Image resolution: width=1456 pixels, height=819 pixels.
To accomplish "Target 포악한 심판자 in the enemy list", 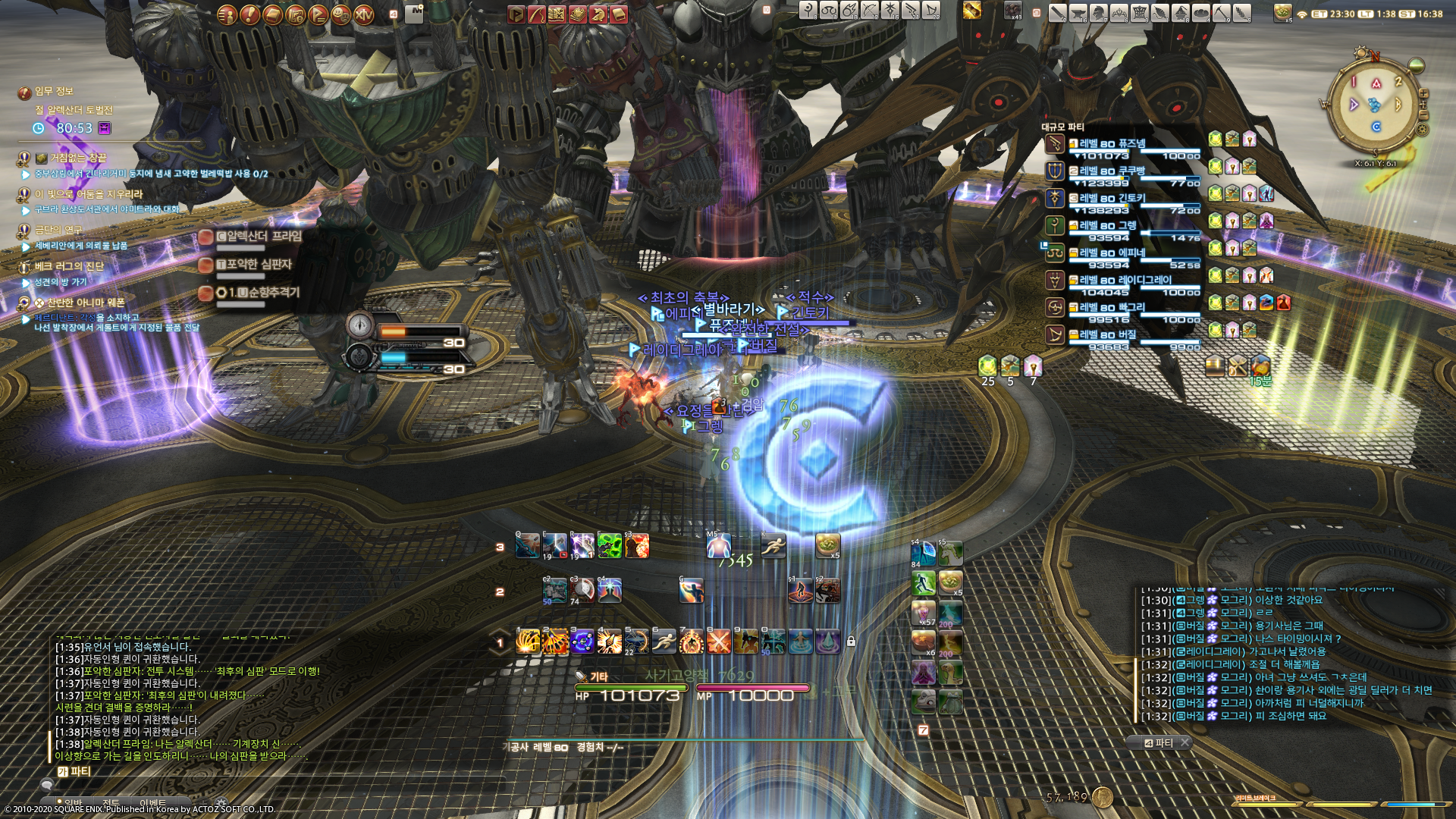I will pos(258,264).
